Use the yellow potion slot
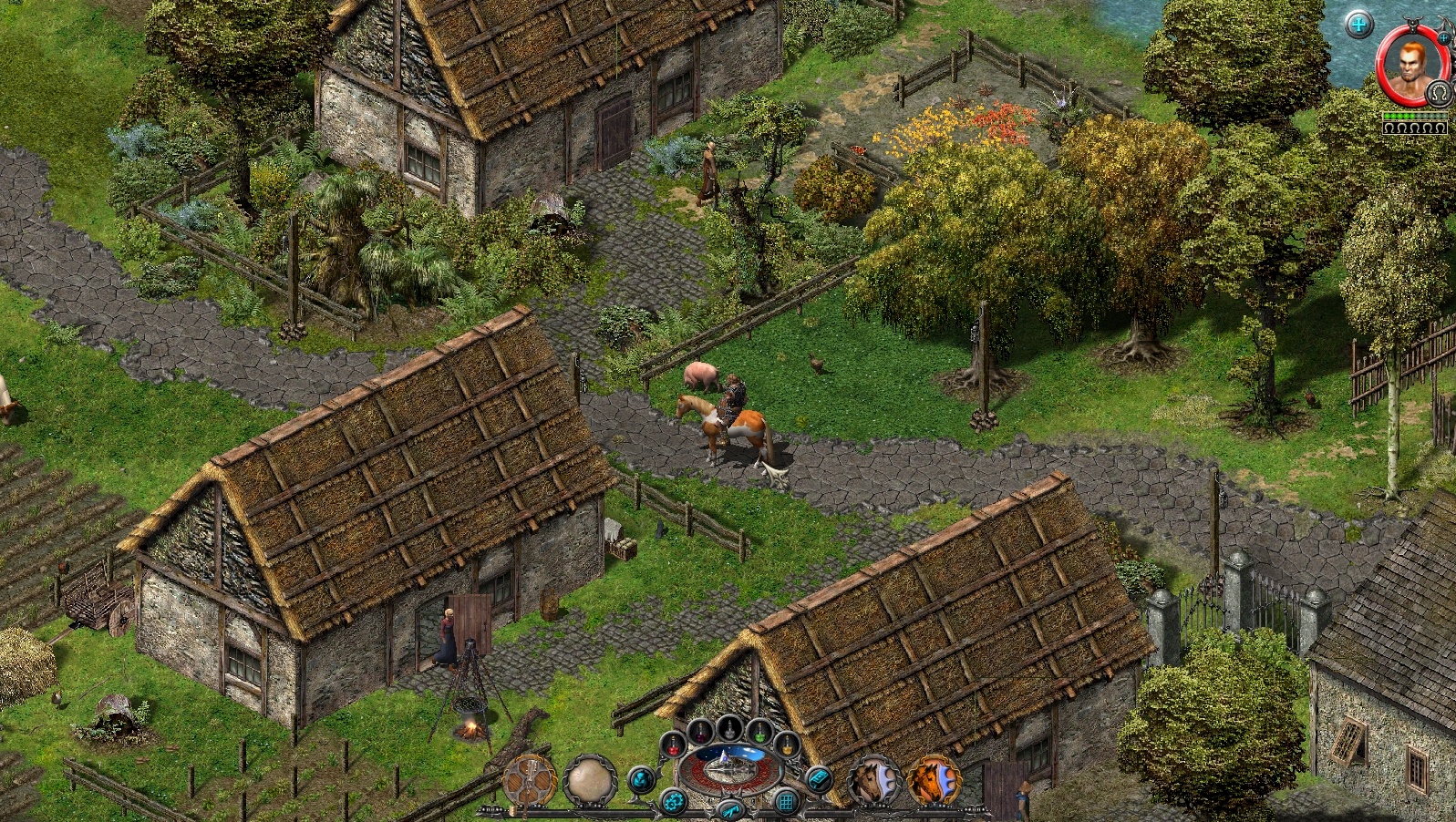The height and width of the screenshot is (822, 1456). pos(786,746)
